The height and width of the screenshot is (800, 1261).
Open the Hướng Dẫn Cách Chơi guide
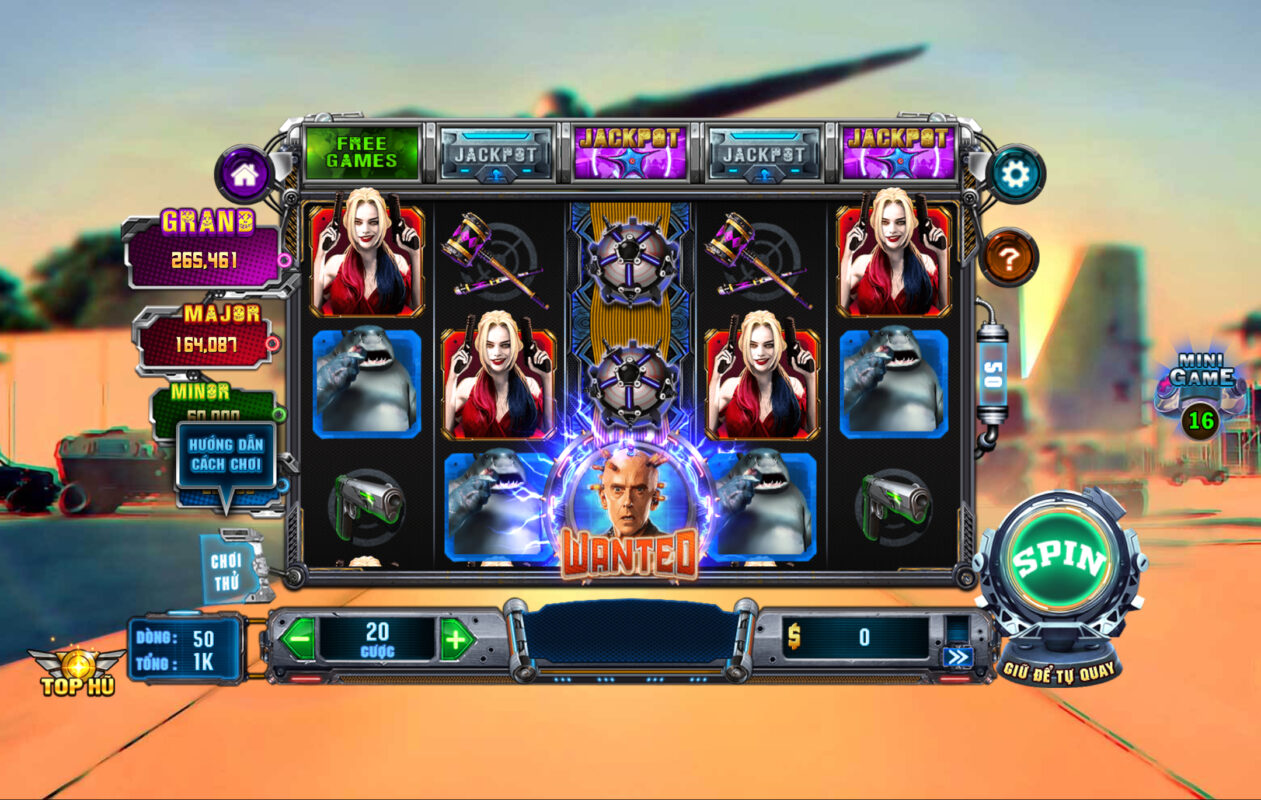(x=224, y=456)
